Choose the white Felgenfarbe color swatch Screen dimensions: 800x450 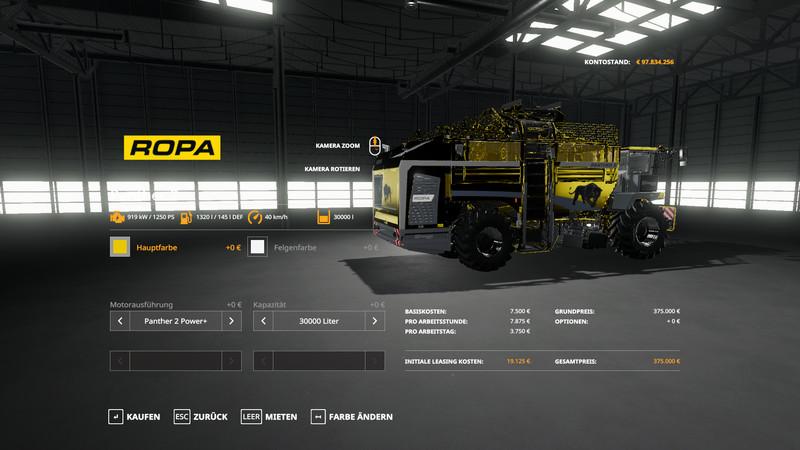[258, 247]
